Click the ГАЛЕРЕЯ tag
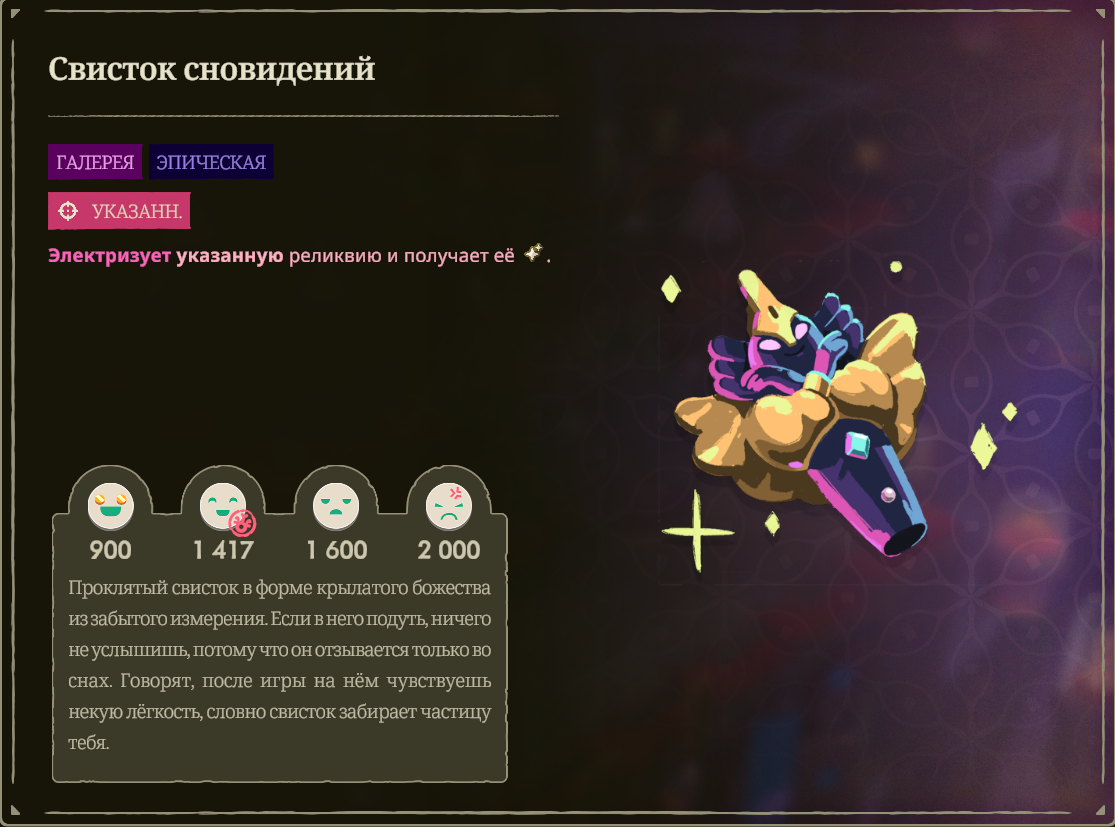The height and width of the screenshot is (827, 1115). point(95,162)
